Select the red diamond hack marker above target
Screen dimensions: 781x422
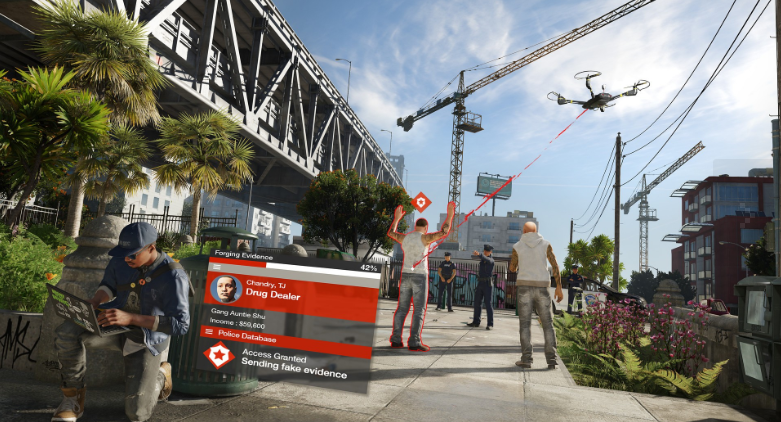[x=421, y=201]
